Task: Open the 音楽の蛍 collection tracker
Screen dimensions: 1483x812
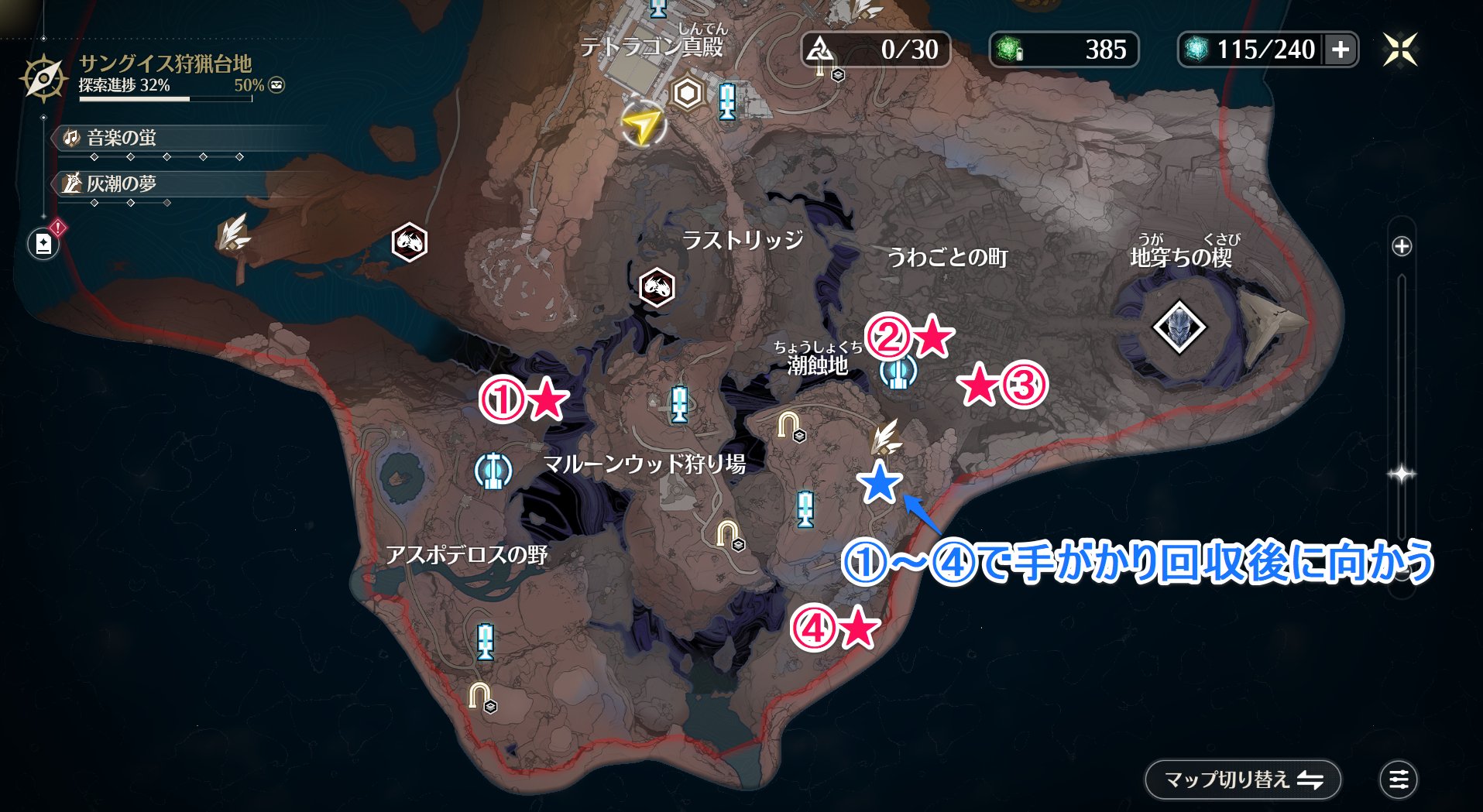Action: click(122, 138)
